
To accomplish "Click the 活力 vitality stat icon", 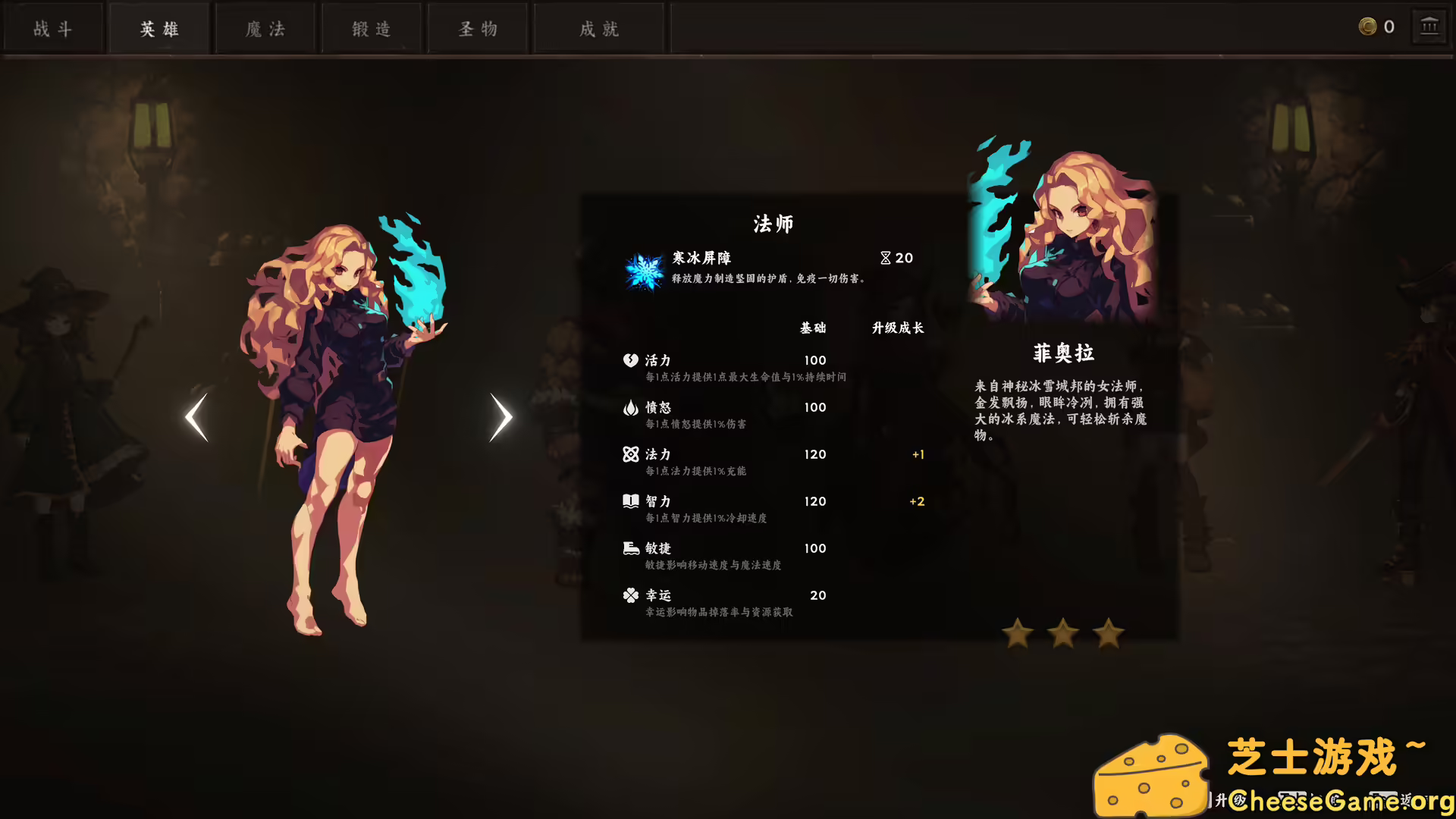I will [x=630, y=359].
